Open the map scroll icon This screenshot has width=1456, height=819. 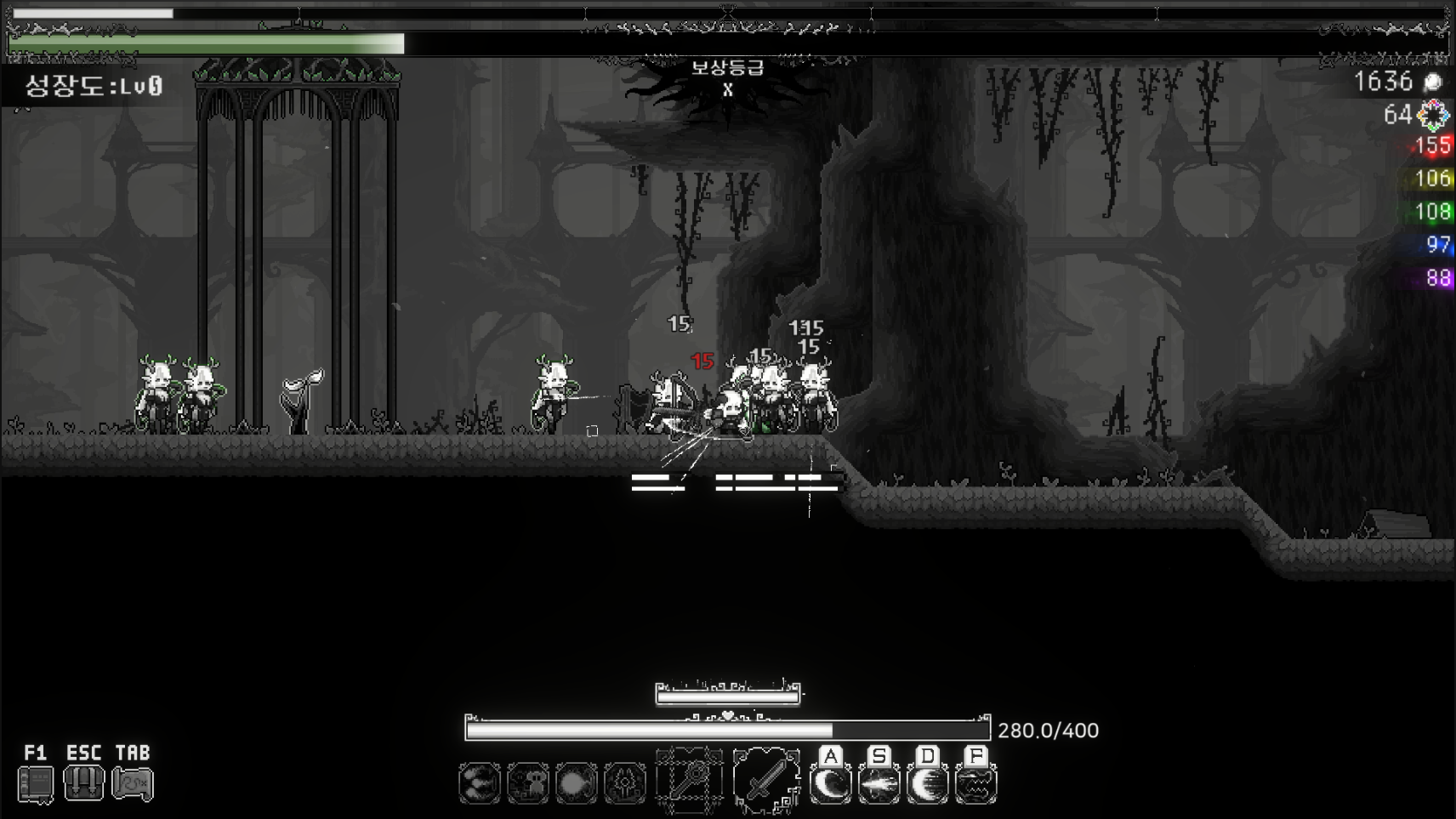tap(133, 783)
